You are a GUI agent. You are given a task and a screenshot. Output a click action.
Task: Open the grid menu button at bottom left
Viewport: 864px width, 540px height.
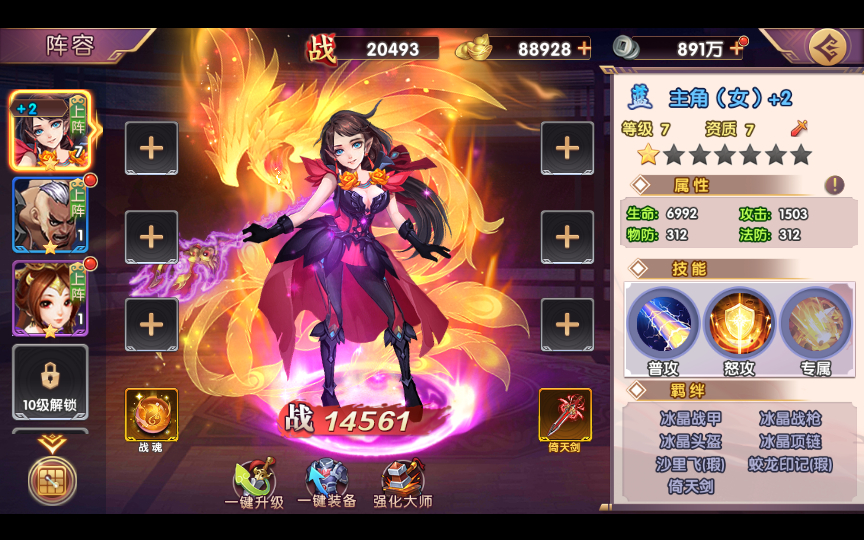[x=50, y=482]
